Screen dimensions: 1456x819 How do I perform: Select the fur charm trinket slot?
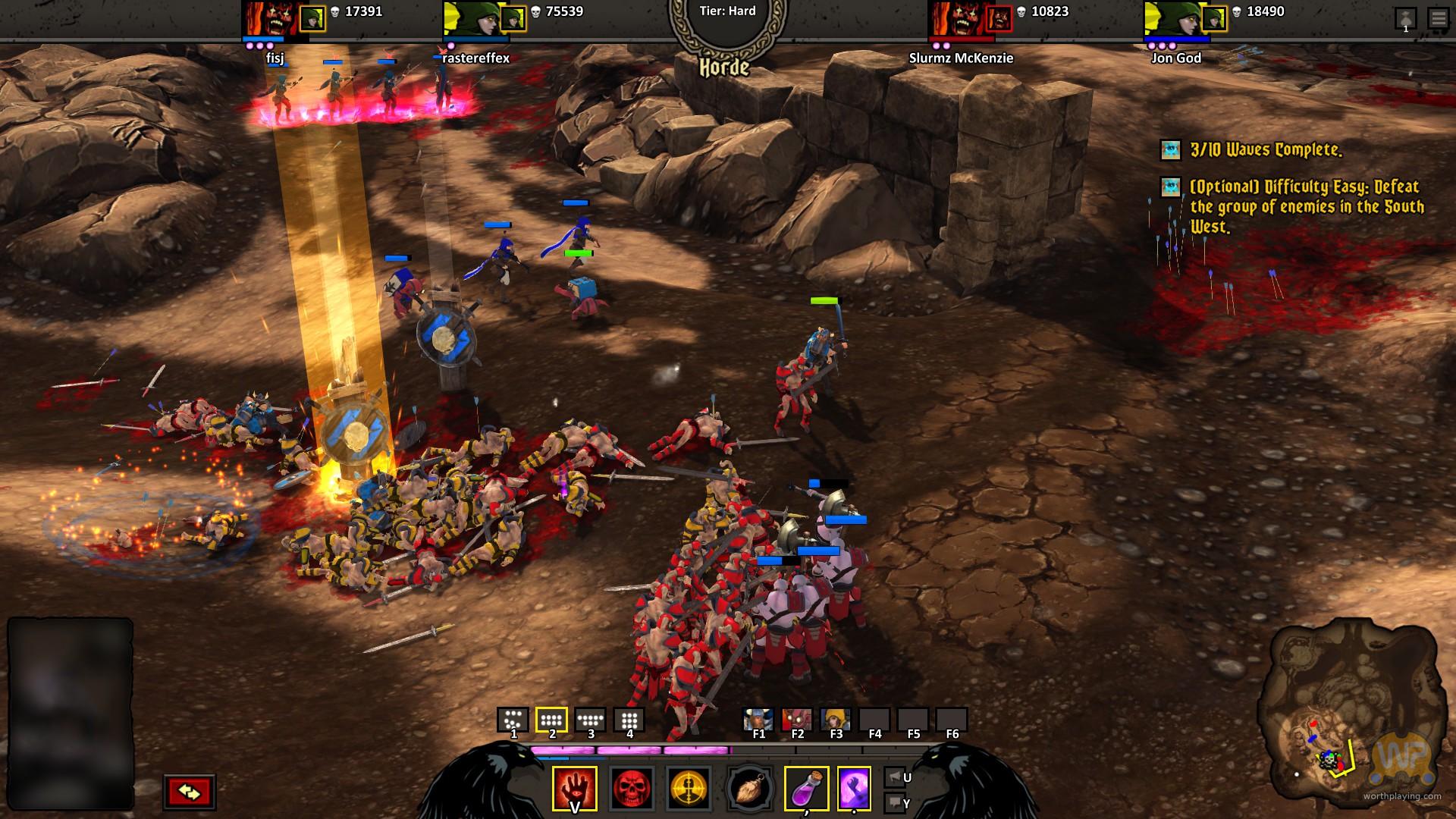point(749,789)
